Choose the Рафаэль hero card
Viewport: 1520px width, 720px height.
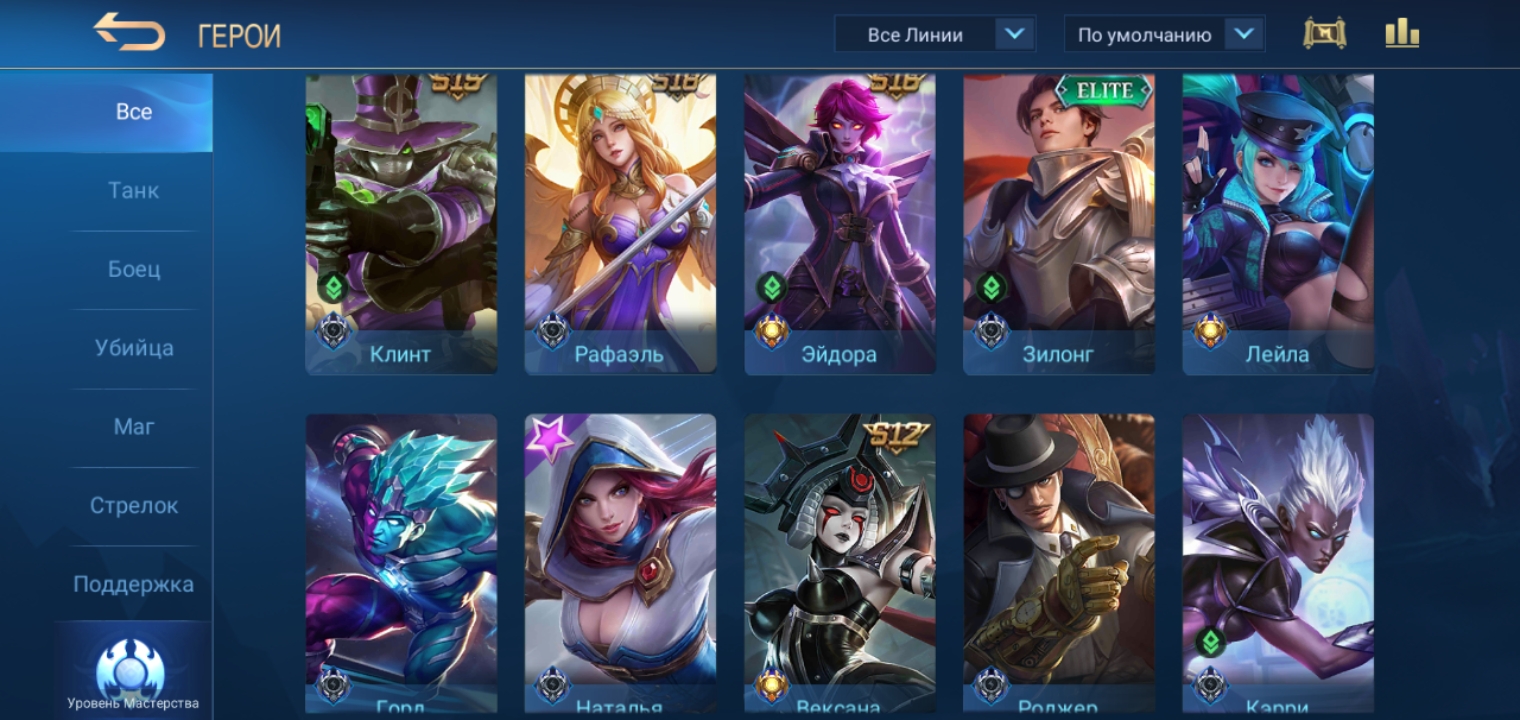(620, 223)
